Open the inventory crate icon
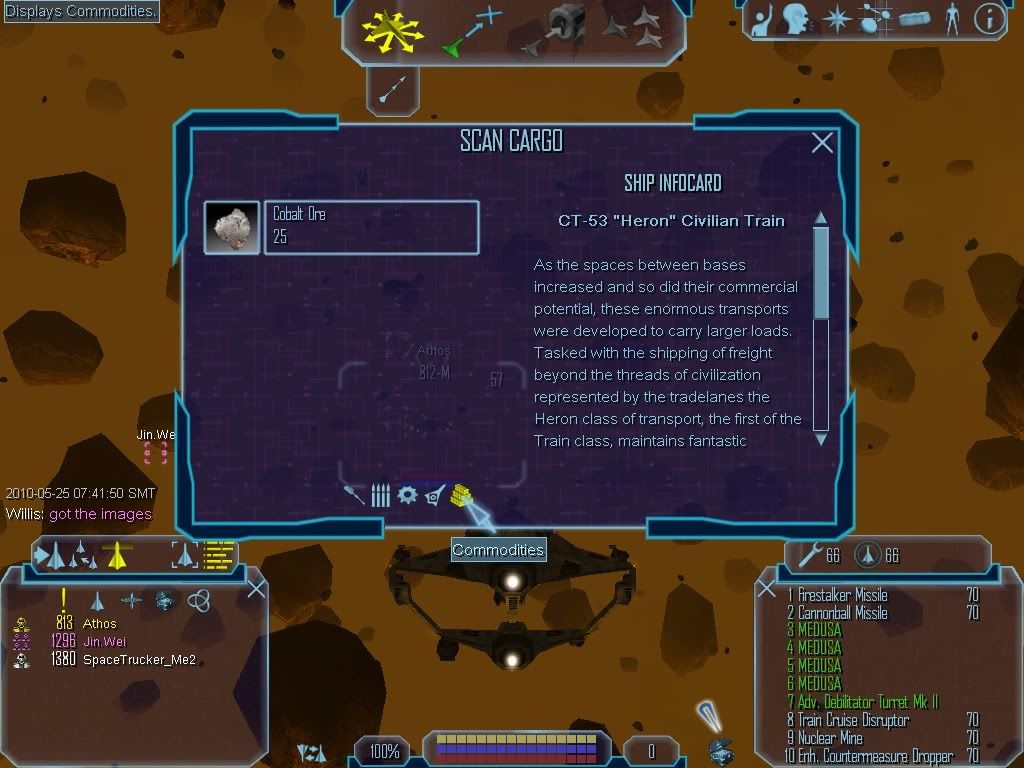Screen dimensions: 1024x768 click(915, 19)
